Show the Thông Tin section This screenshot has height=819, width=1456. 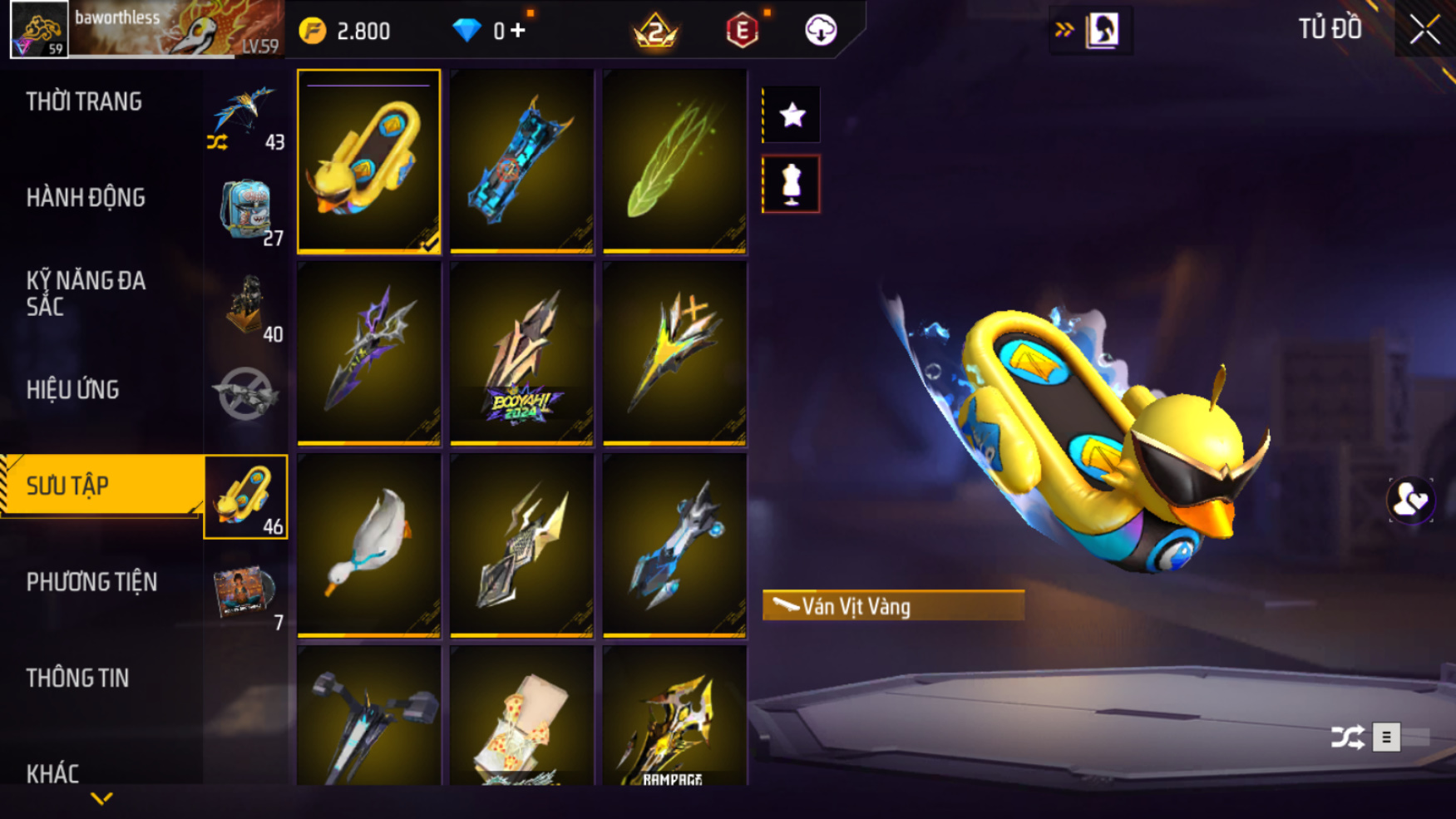[77, 678]
